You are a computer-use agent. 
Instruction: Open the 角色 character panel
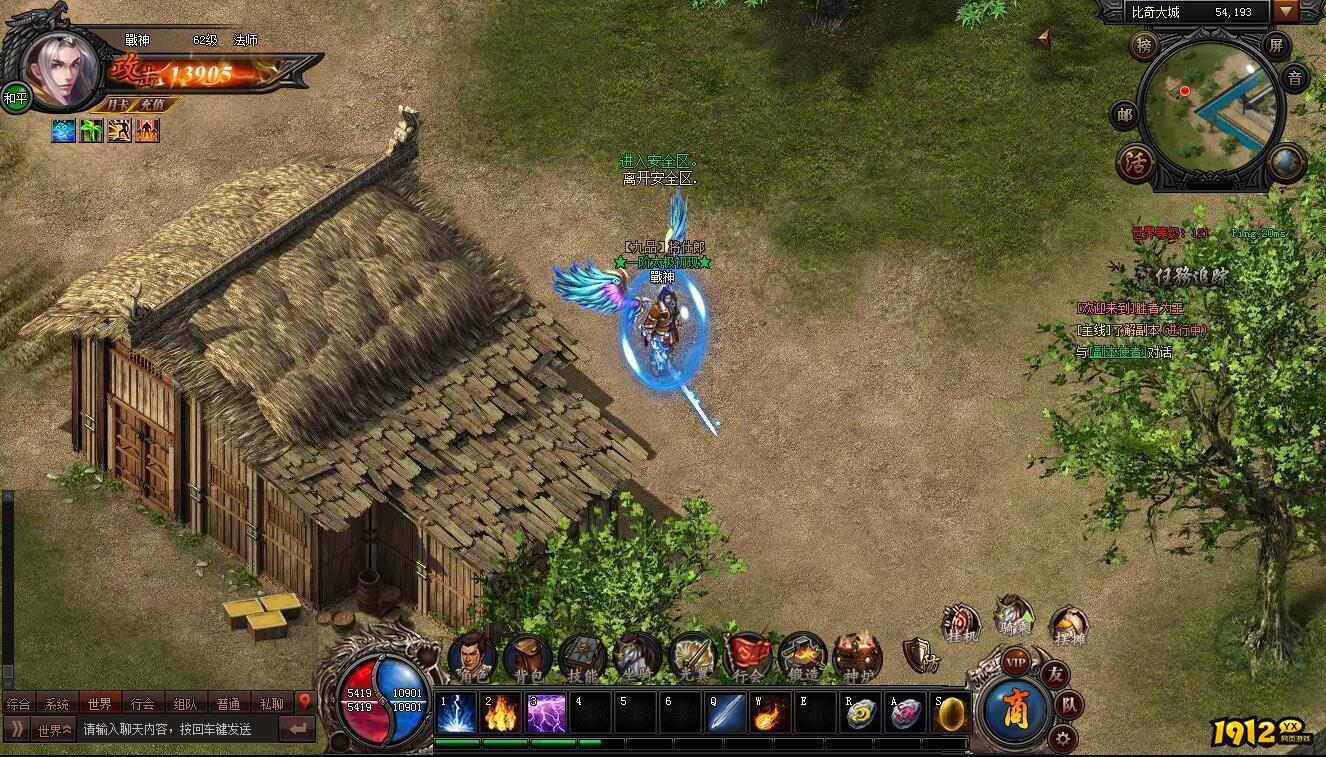(x=472, y=657)
